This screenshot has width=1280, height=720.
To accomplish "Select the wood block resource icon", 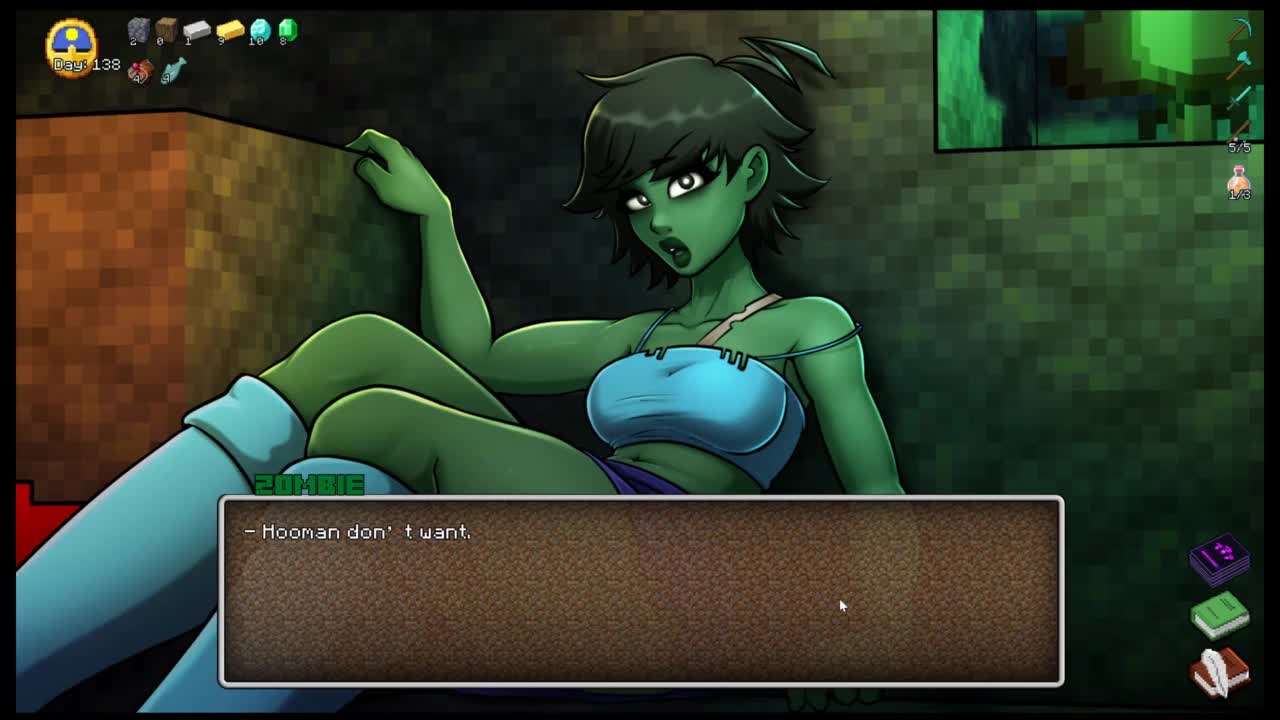I will (x=166, y=31).
